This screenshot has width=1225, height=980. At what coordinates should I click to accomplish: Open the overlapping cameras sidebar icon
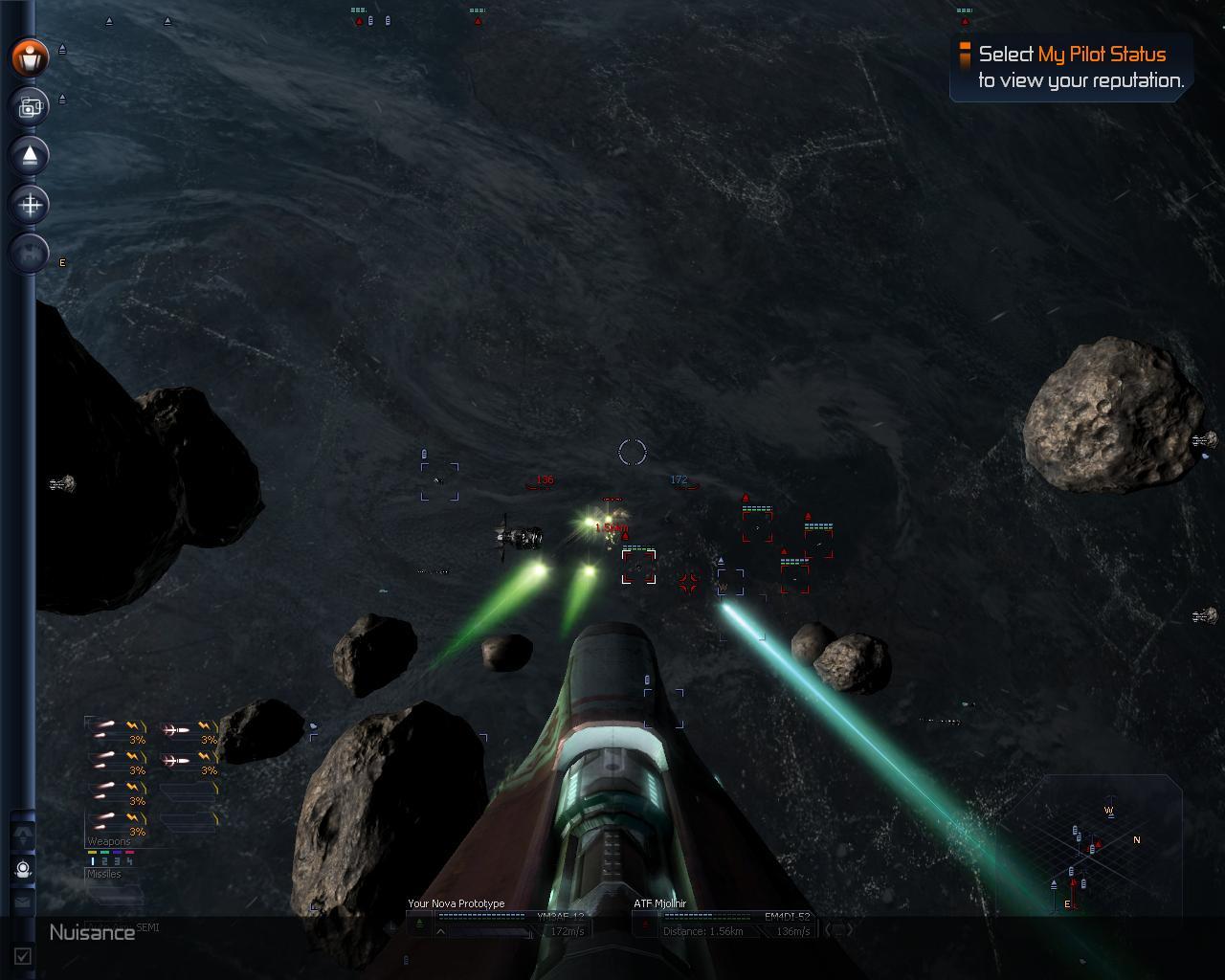tap(31, 107)
